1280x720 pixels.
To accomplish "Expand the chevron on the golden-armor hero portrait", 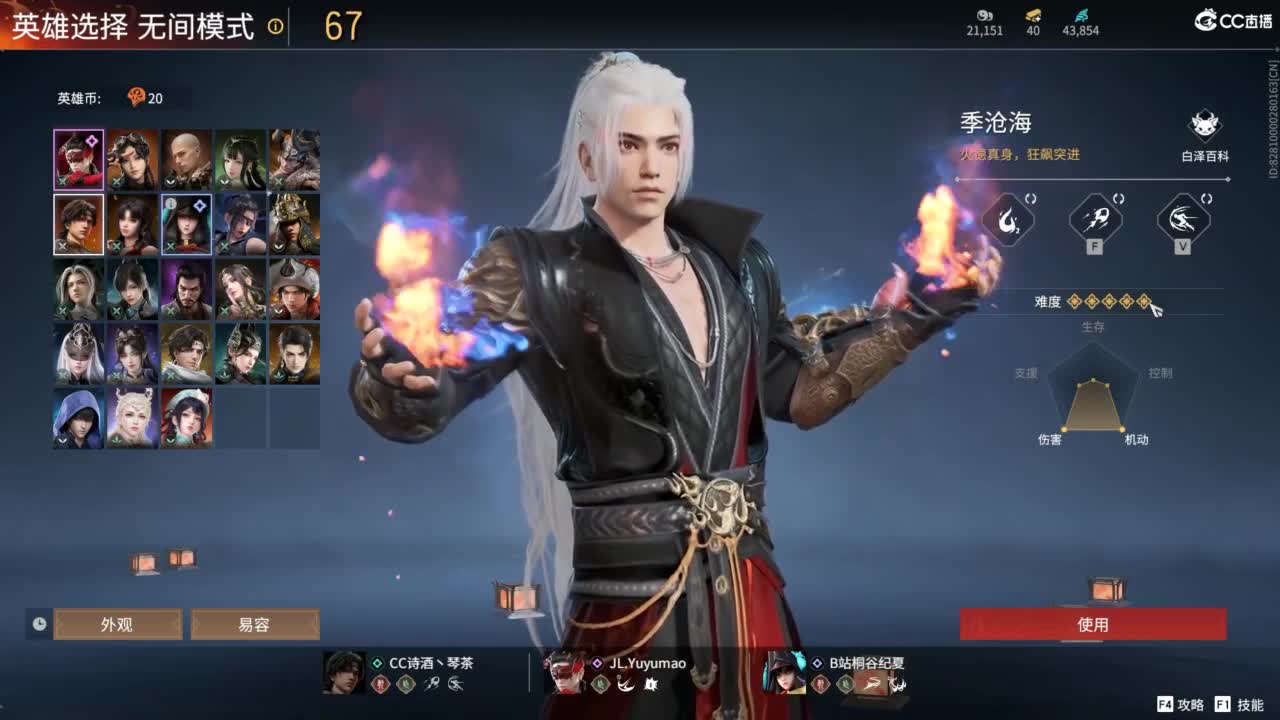I will [276, 246].
